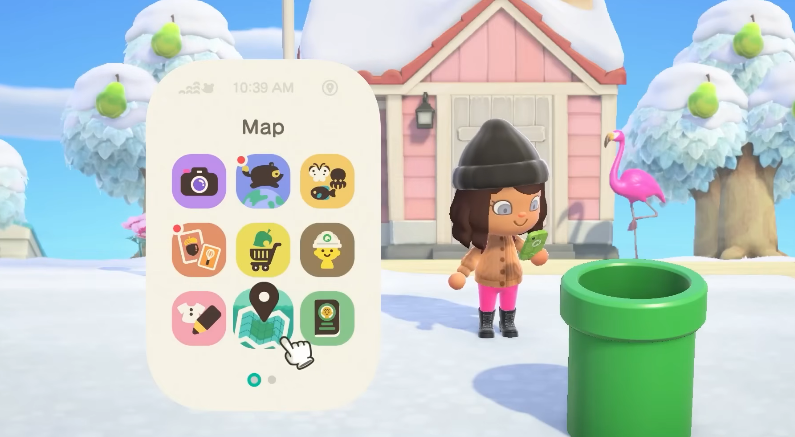Viewport: 795px width, 437px height.
Task: Open the Island Designer hard-hat app
Action: point(327,249)
